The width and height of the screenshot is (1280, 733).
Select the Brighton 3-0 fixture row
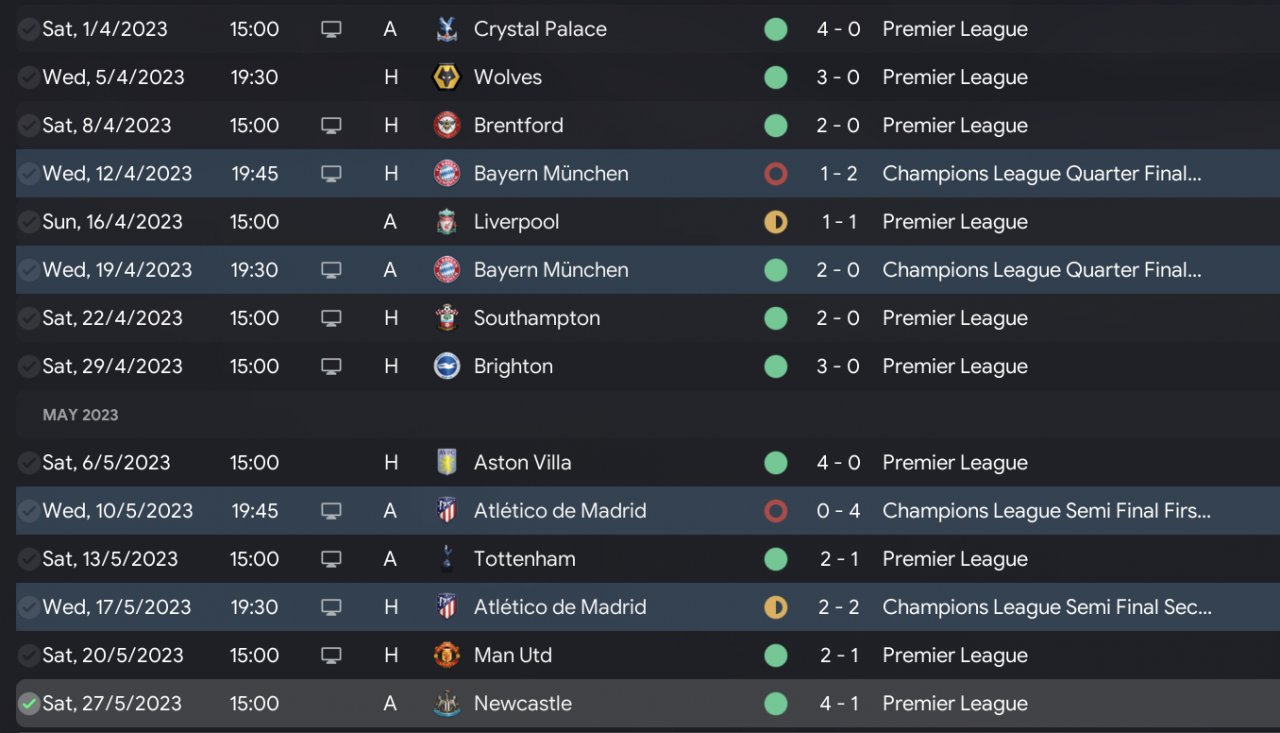pyautogui.click(x=640, y=366)
